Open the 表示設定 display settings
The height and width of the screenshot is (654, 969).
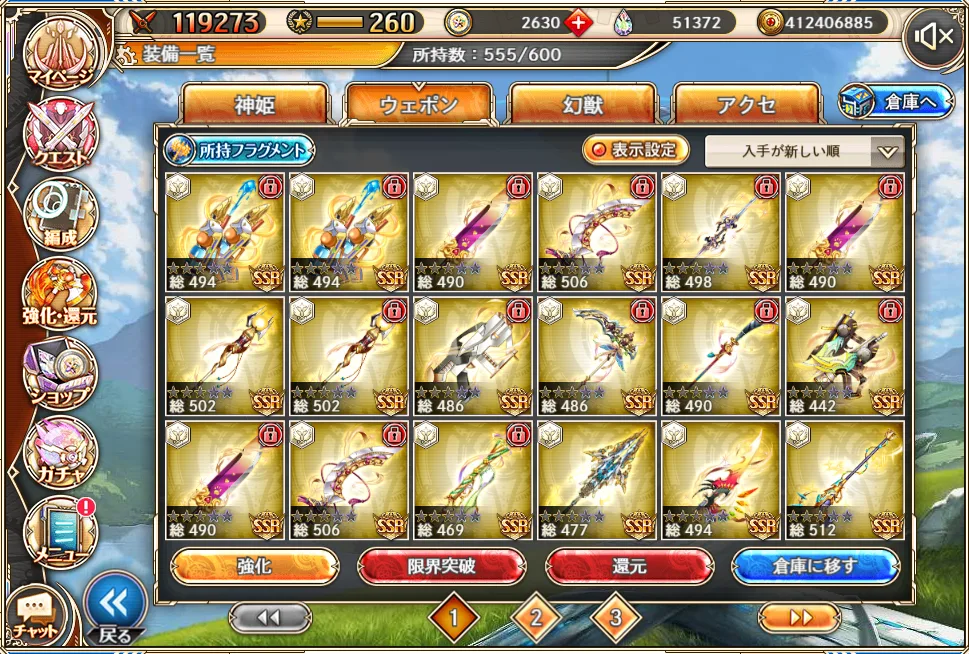637,150
